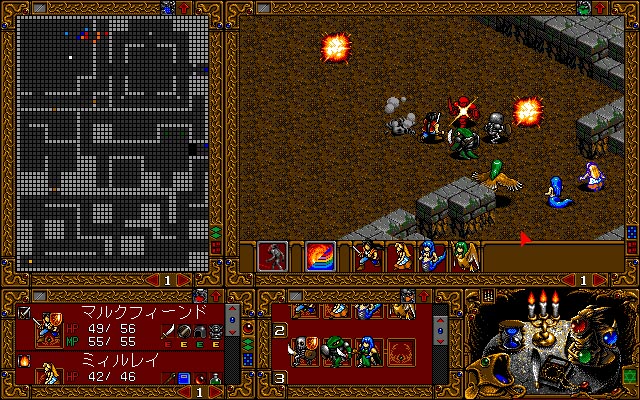The height and width of the screenshot is (400, 640).
Task: Select the green lizardman in party row 2
Action: point(339,349)
